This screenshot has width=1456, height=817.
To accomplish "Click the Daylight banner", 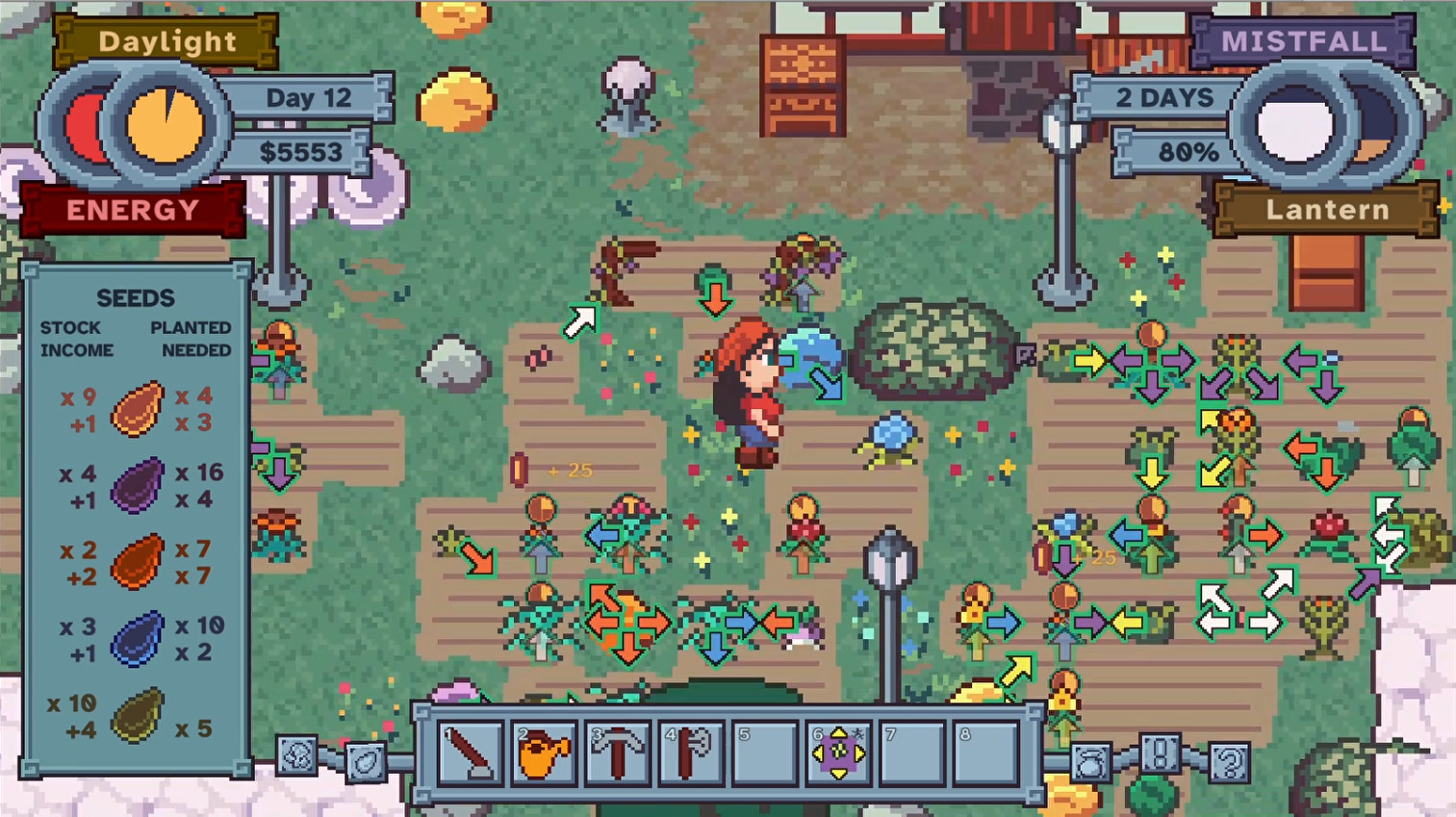I will coord(166,41).
